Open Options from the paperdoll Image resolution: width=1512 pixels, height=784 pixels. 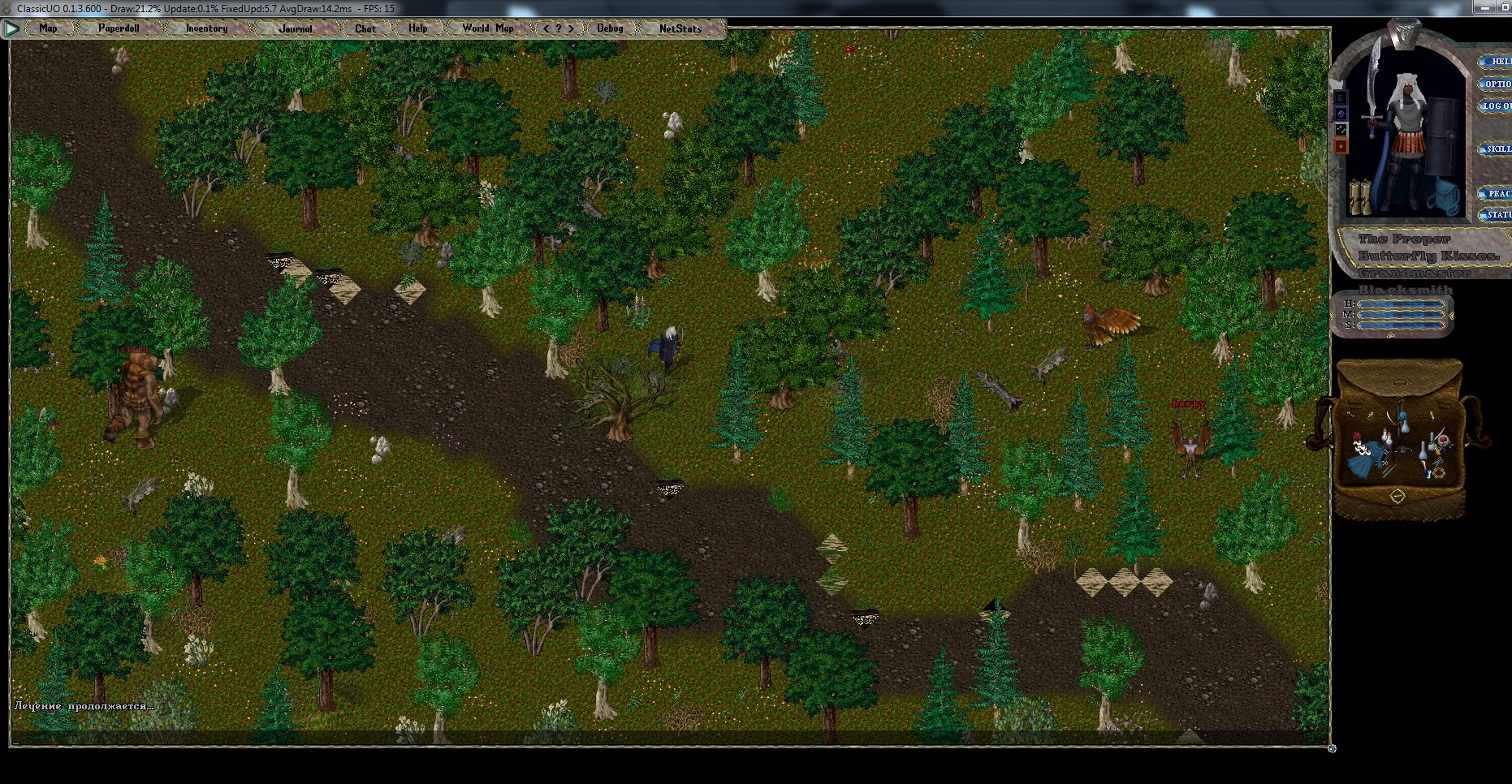1496,84
